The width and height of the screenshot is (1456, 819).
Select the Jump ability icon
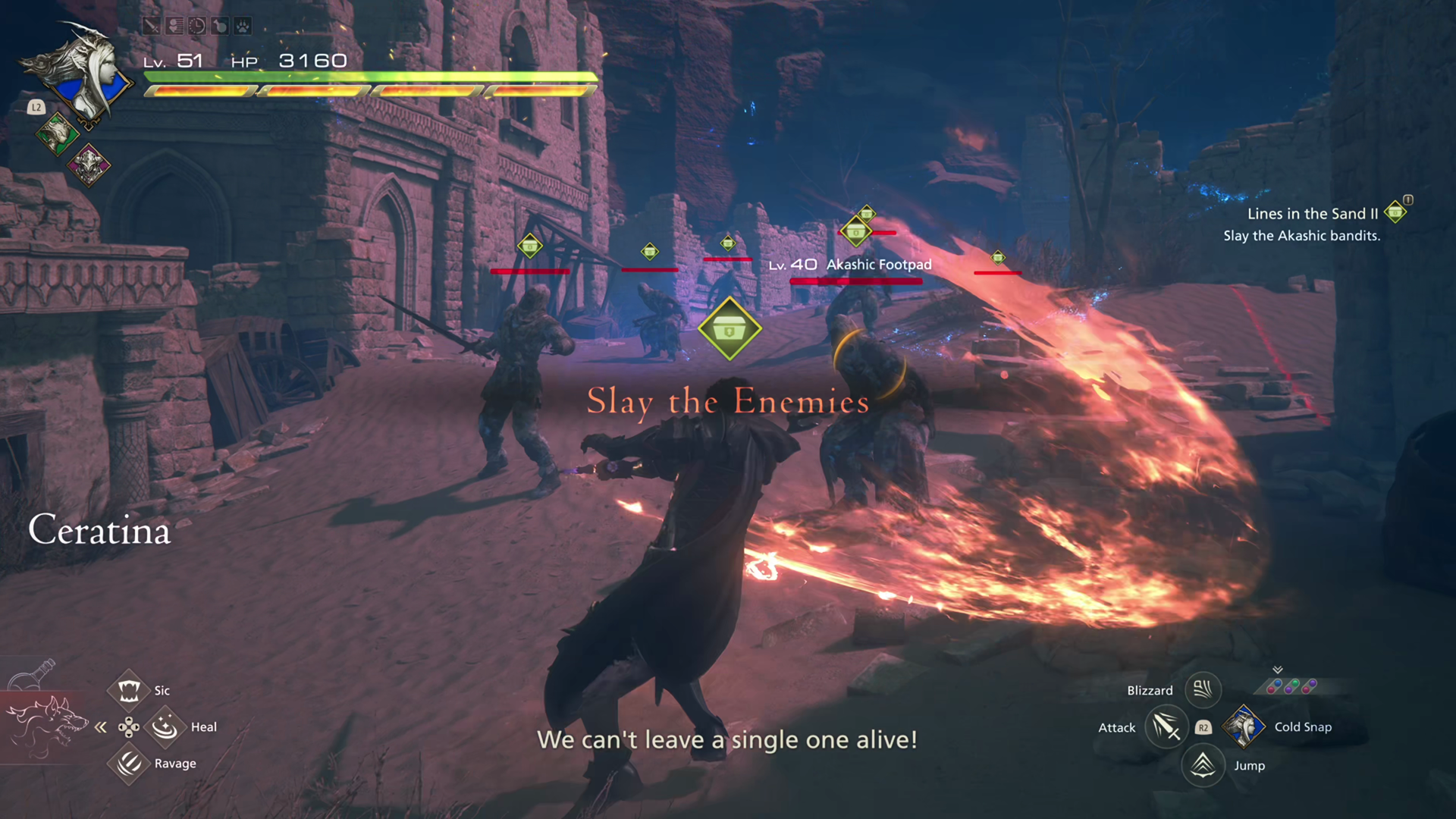pos(1203,765)
